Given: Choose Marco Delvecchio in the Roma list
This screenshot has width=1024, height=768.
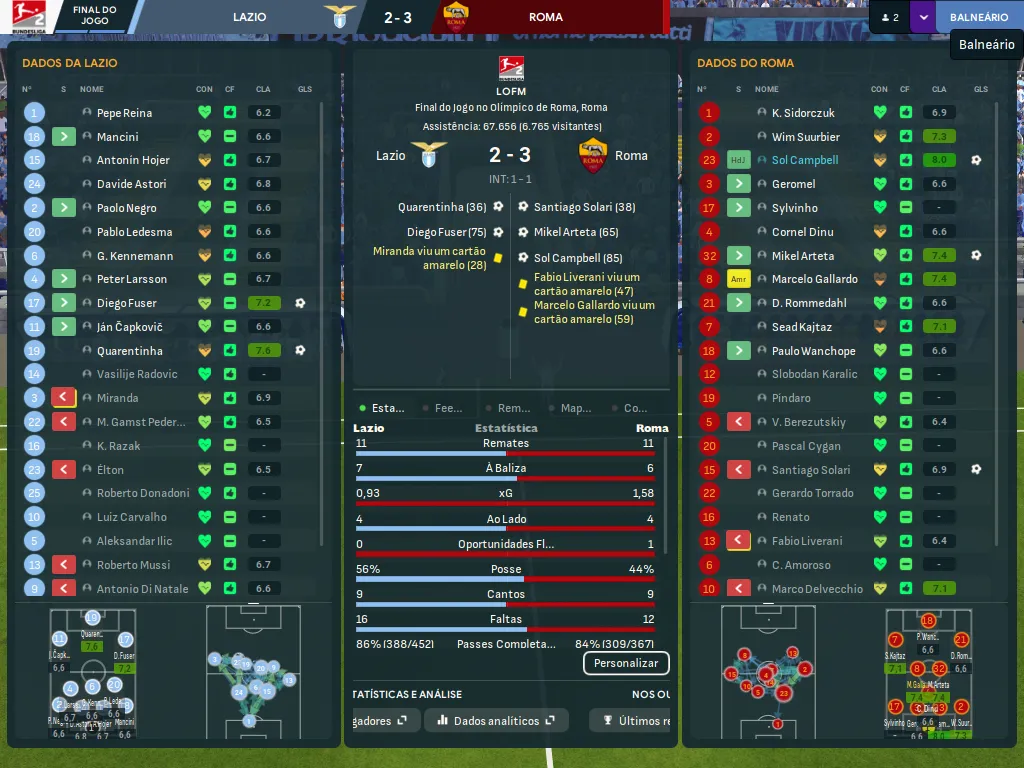Looking at the screenshot, I should 816,589.
